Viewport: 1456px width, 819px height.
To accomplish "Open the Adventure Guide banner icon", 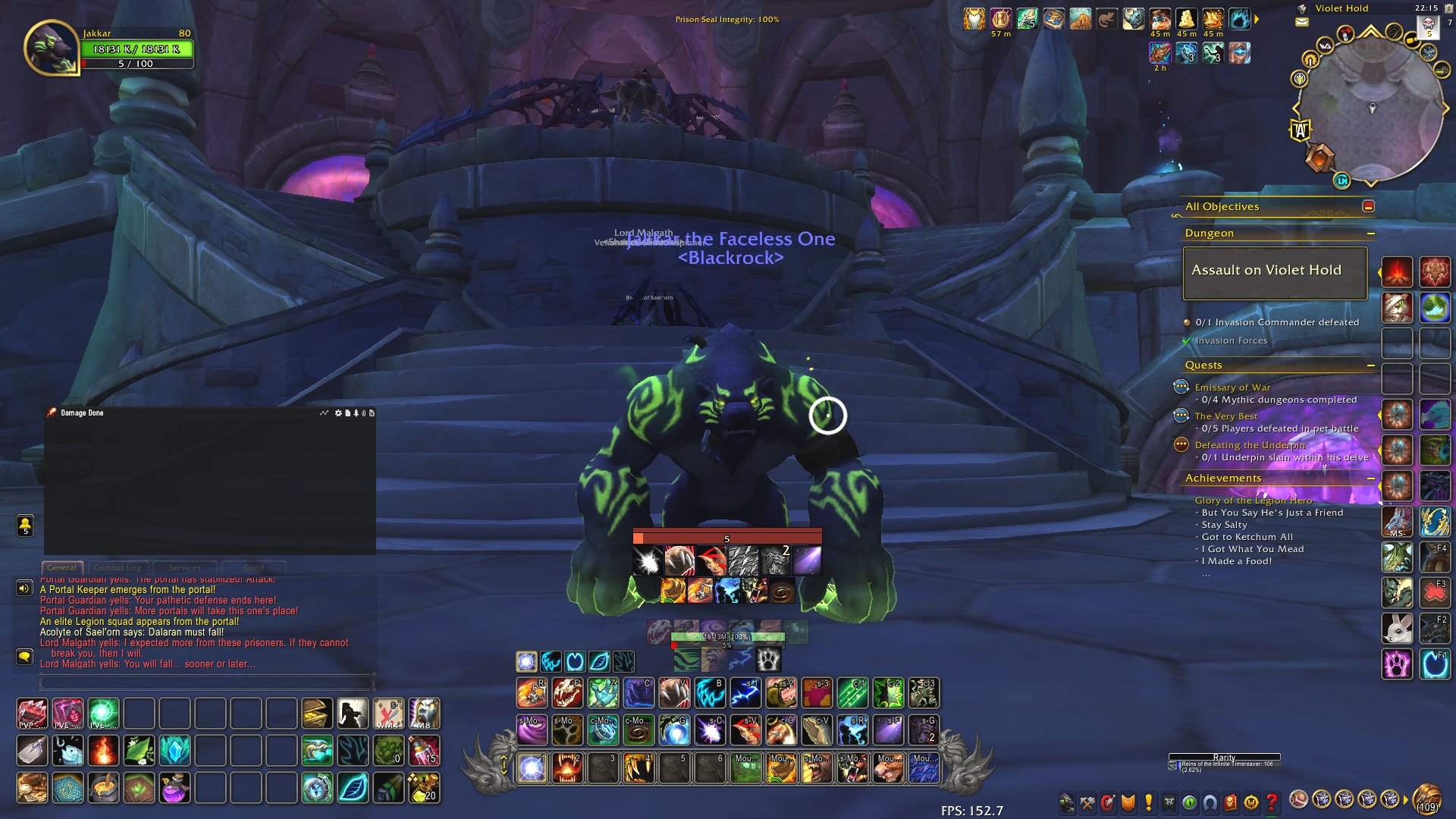I will point(1231,802).
